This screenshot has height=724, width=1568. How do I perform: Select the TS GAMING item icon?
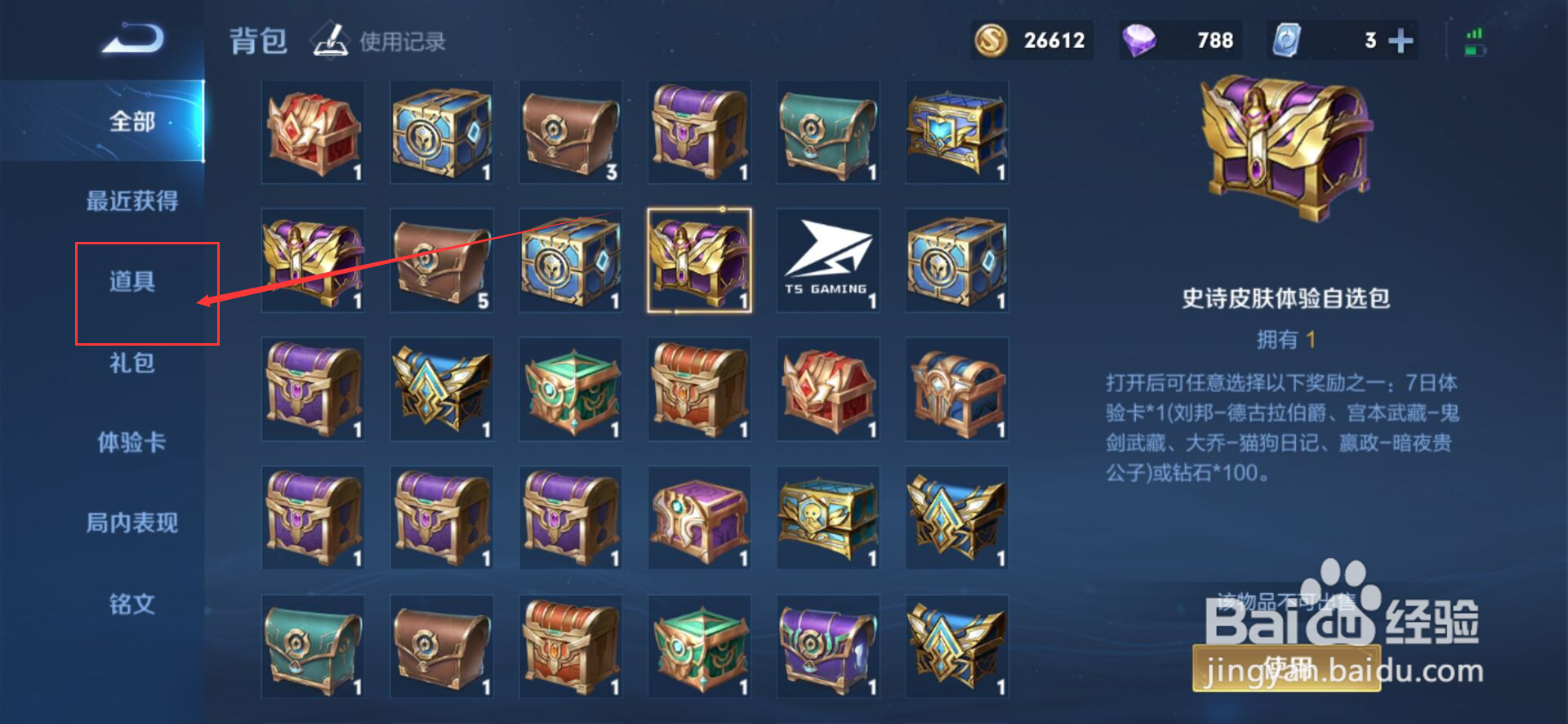tap(827, 260)
